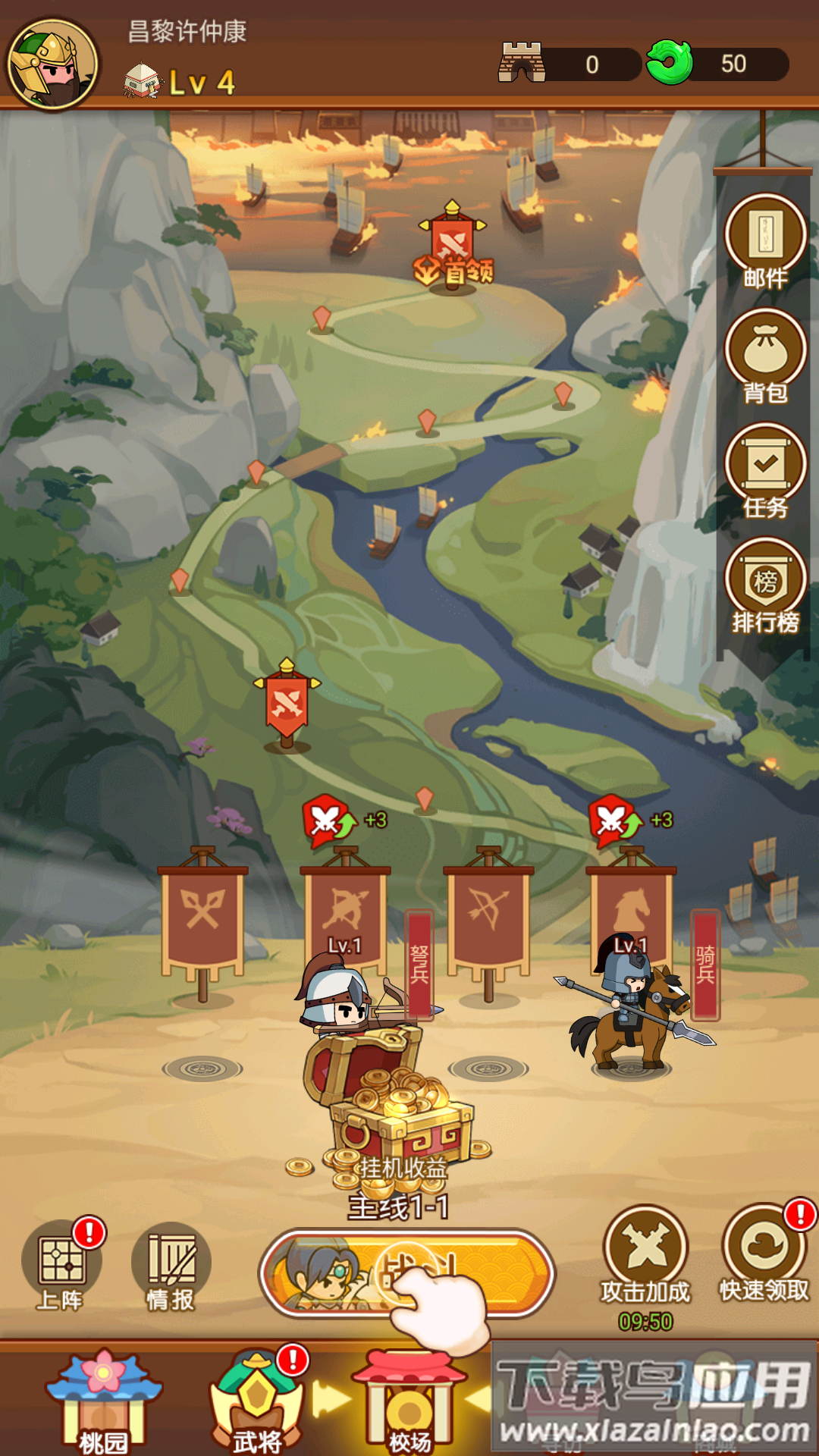Open the 上阵 formation button
The image size is (819, 1456).
[61, 1264]
